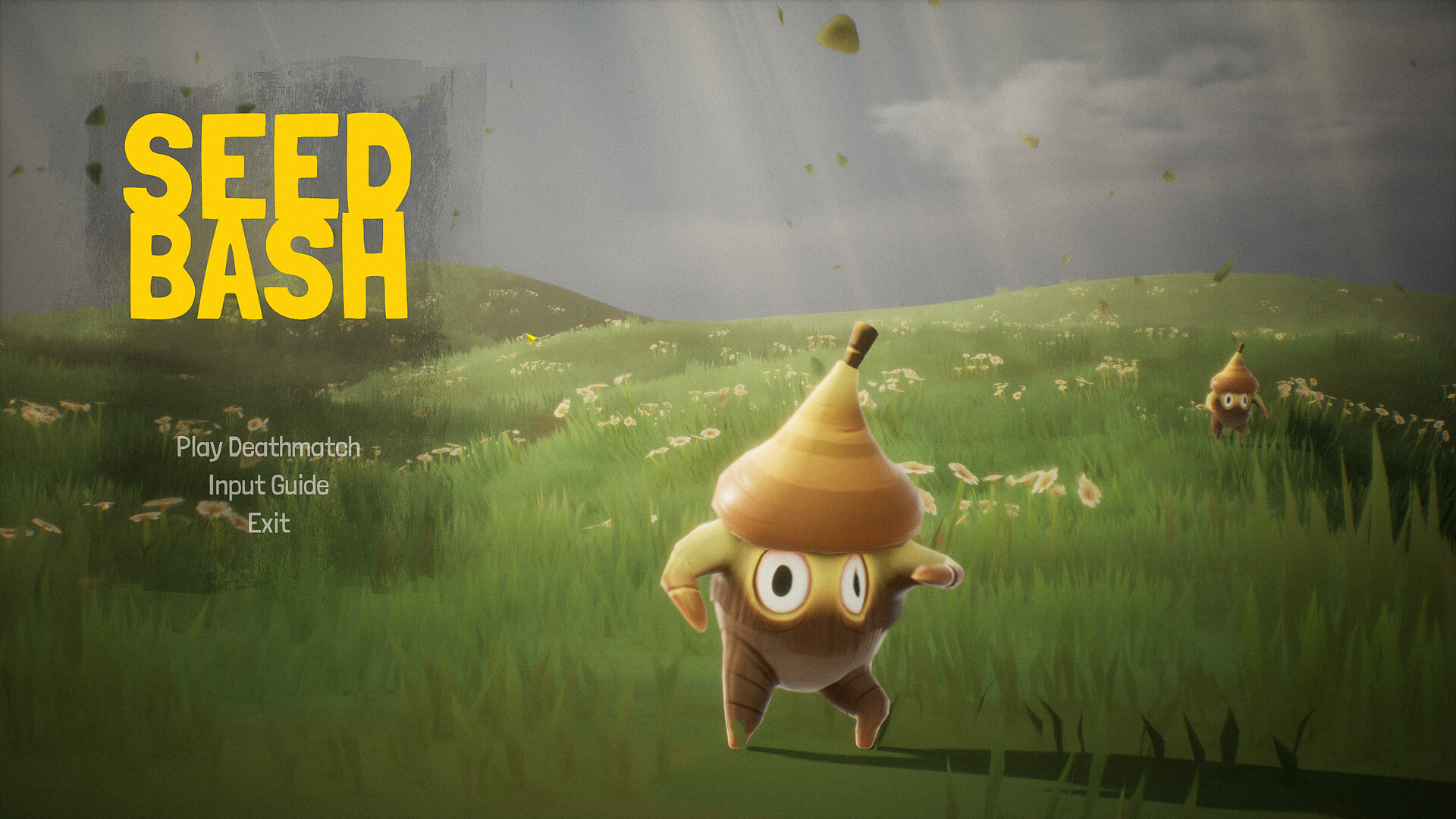Image resolution: width=1456 pixels, height=819 pixels.
Task: Click Play Deathmatch to start a match
Action: tap(269, 449)
